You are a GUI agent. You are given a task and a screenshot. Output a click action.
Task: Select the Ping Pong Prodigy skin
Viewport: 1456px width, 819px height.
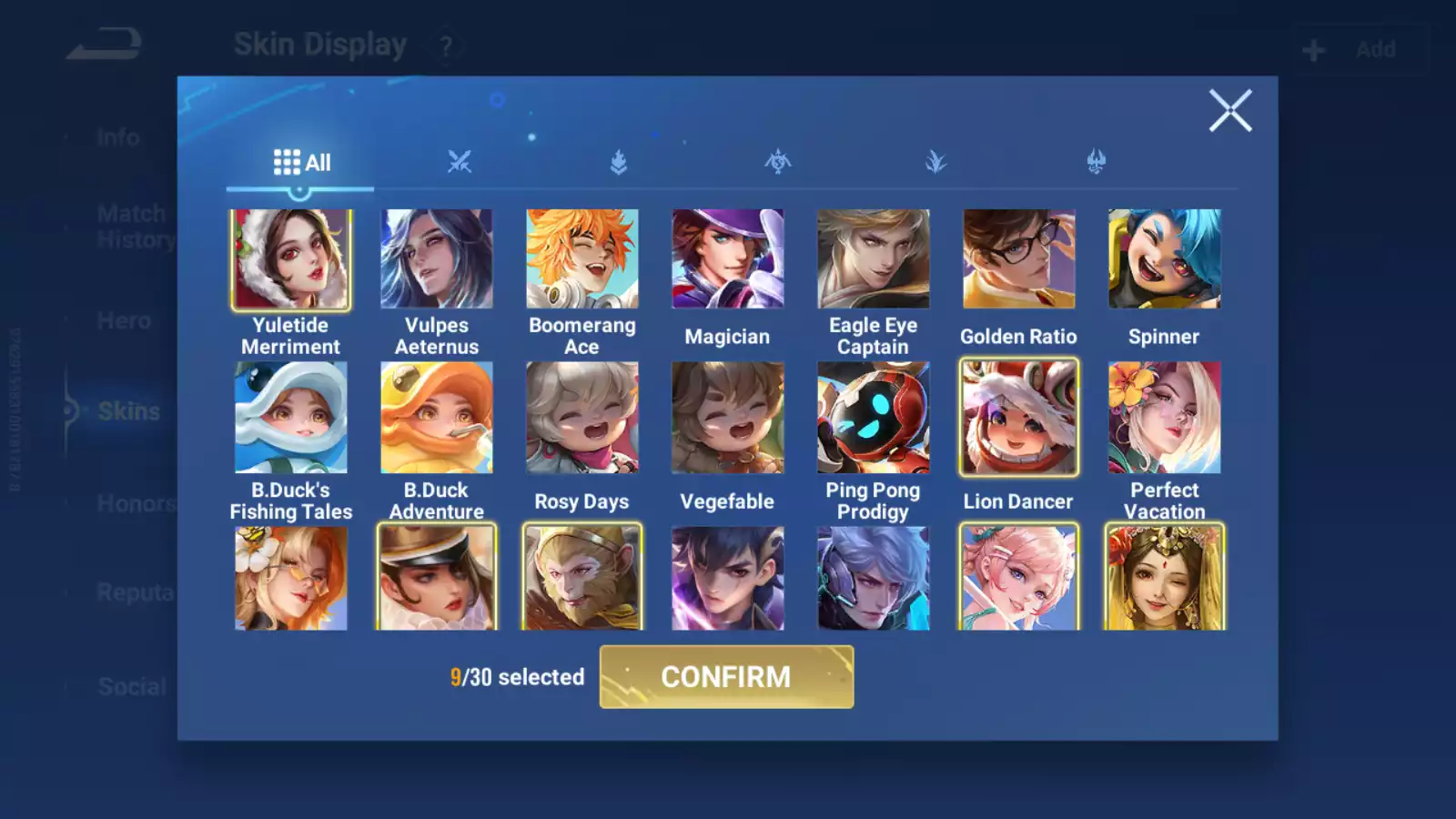873,418
